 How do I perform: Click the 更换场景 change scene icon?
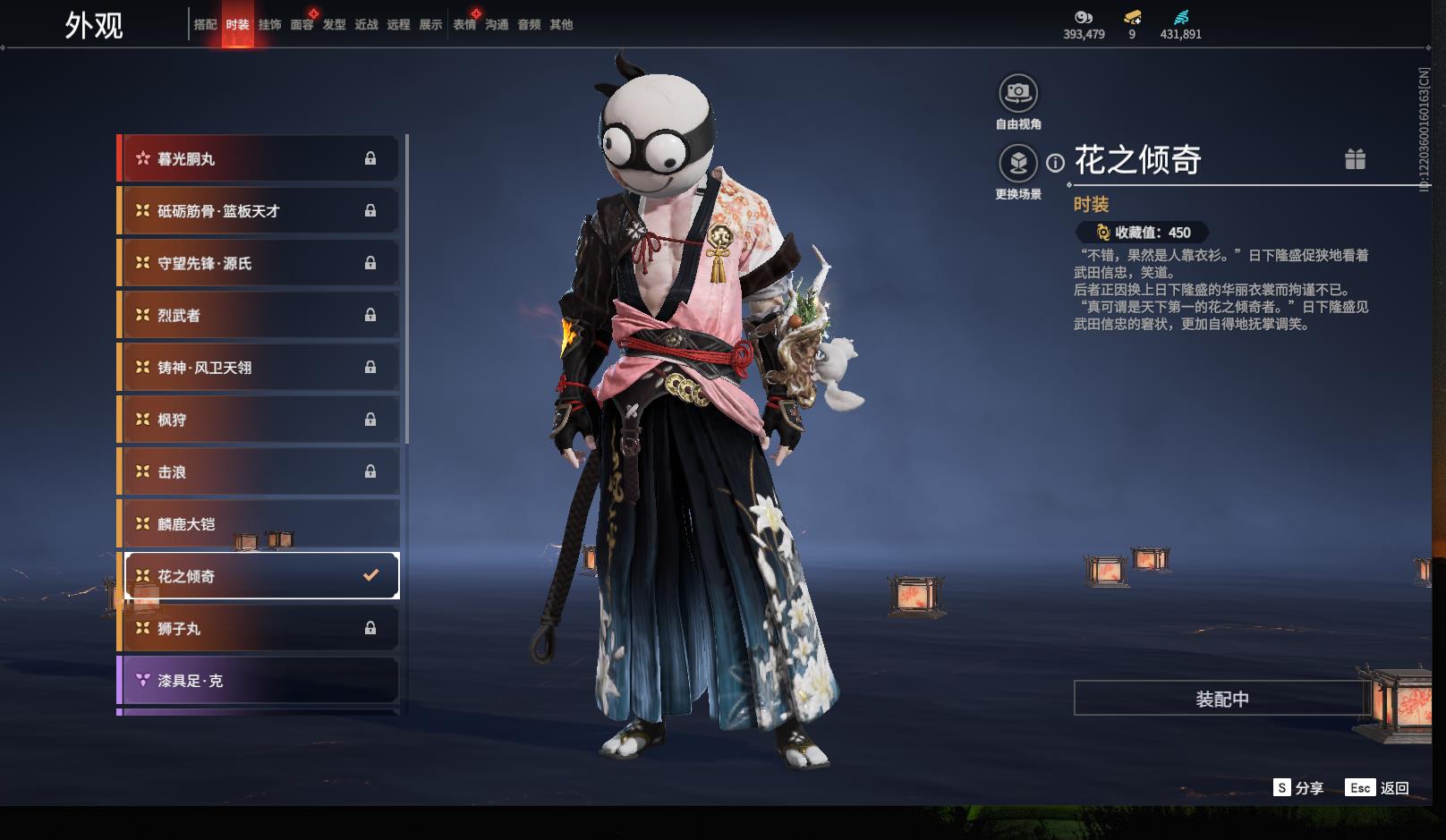click(x=1018, y=163)
